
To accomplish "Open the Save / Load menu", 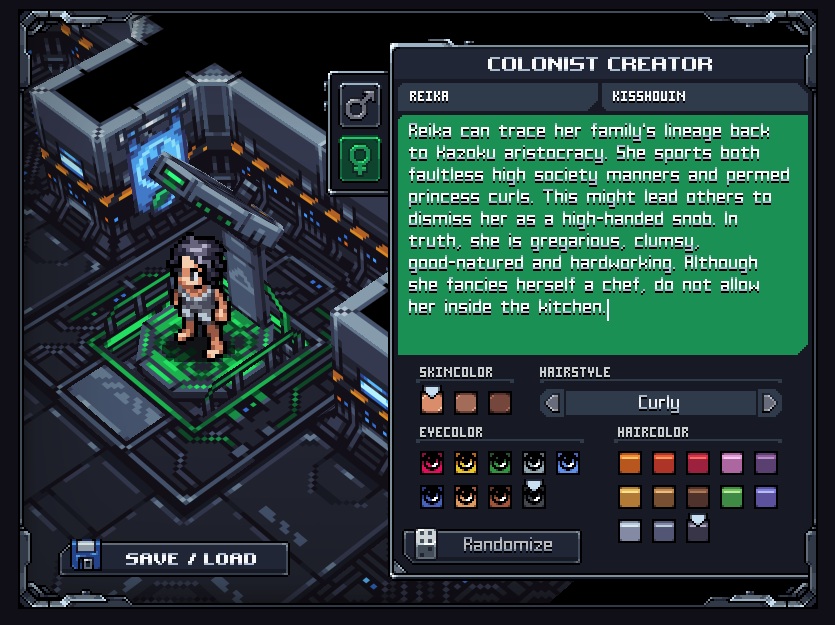I will (174, 558).
